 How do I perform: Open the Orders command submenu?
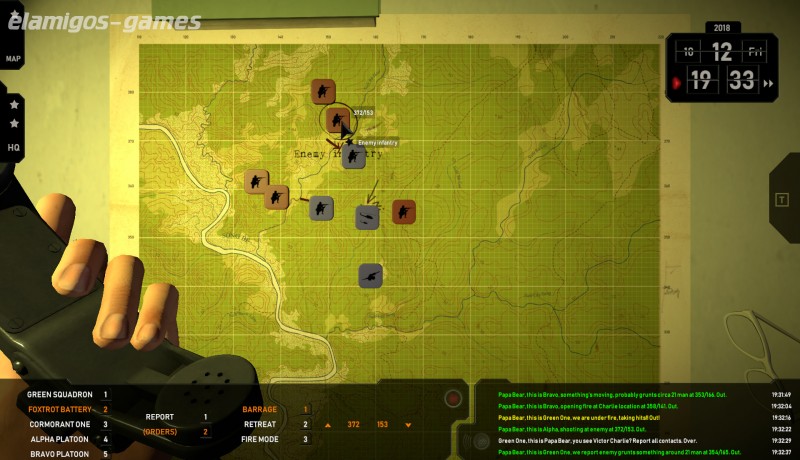161,432
